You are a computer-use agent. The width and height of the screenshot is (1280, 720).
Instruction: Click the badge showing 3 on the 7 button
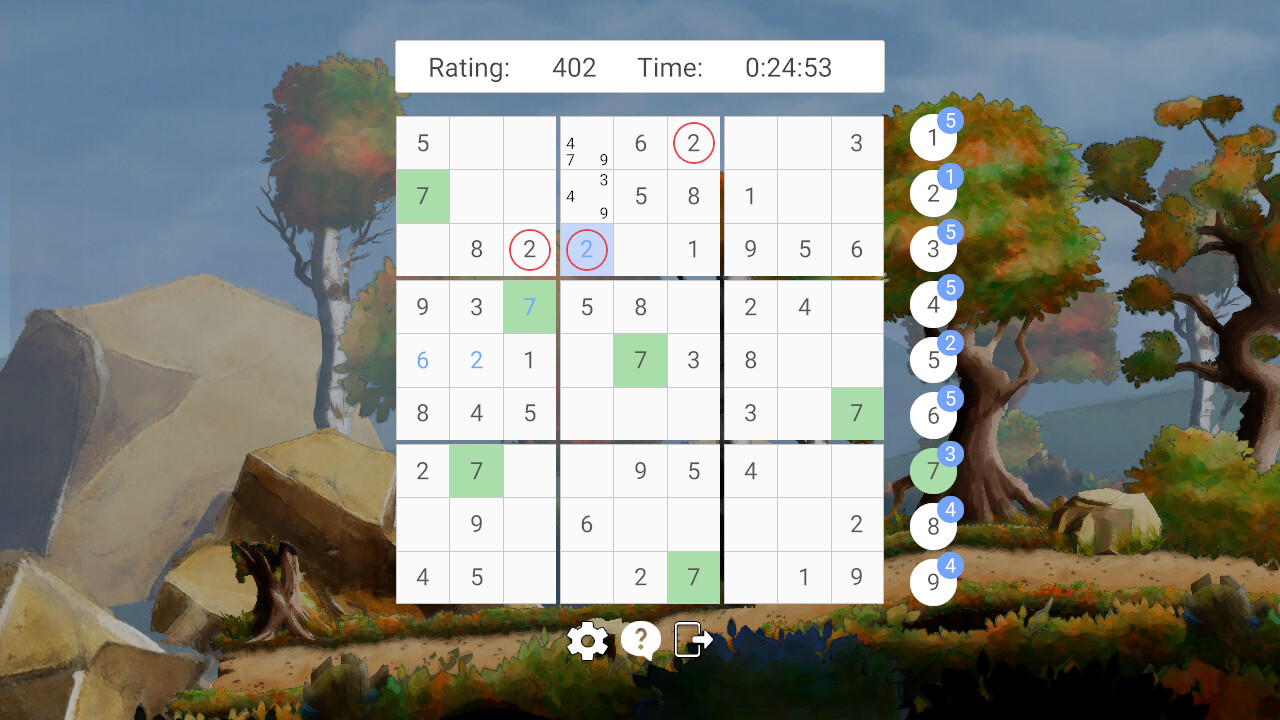tap(951, 453)
